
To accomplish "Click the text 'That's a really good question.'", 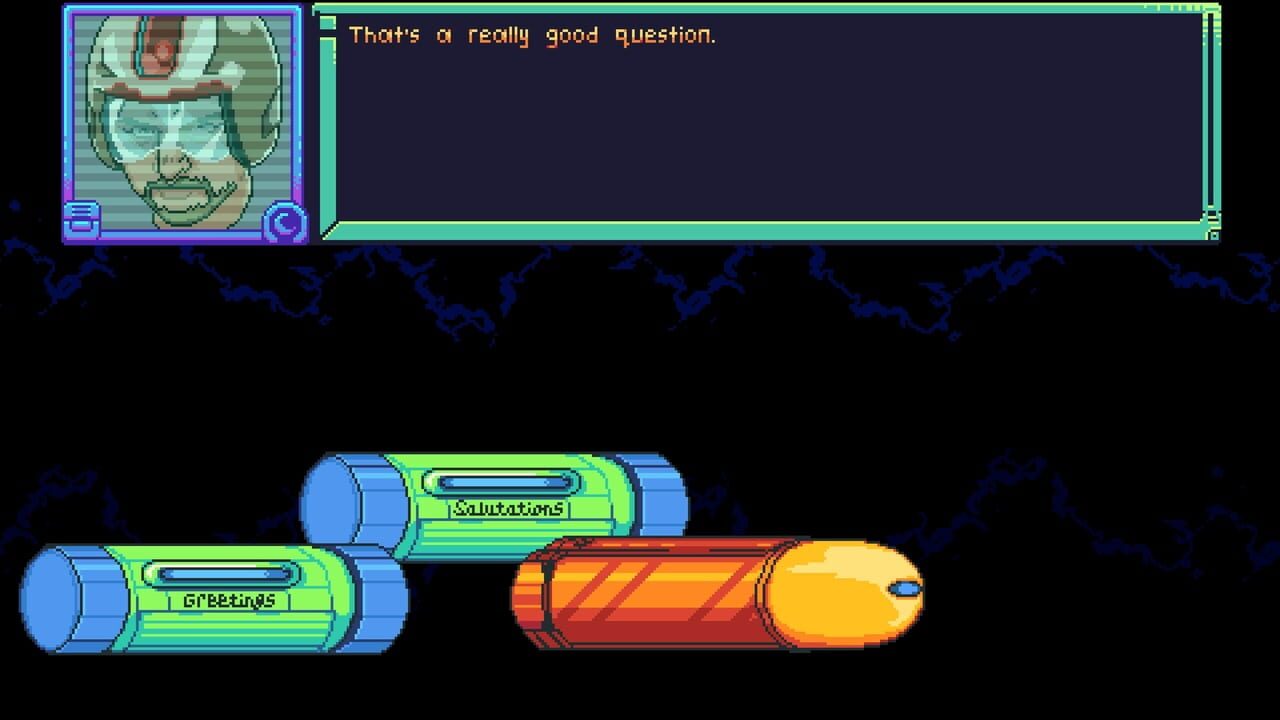I will click(530, 35).
